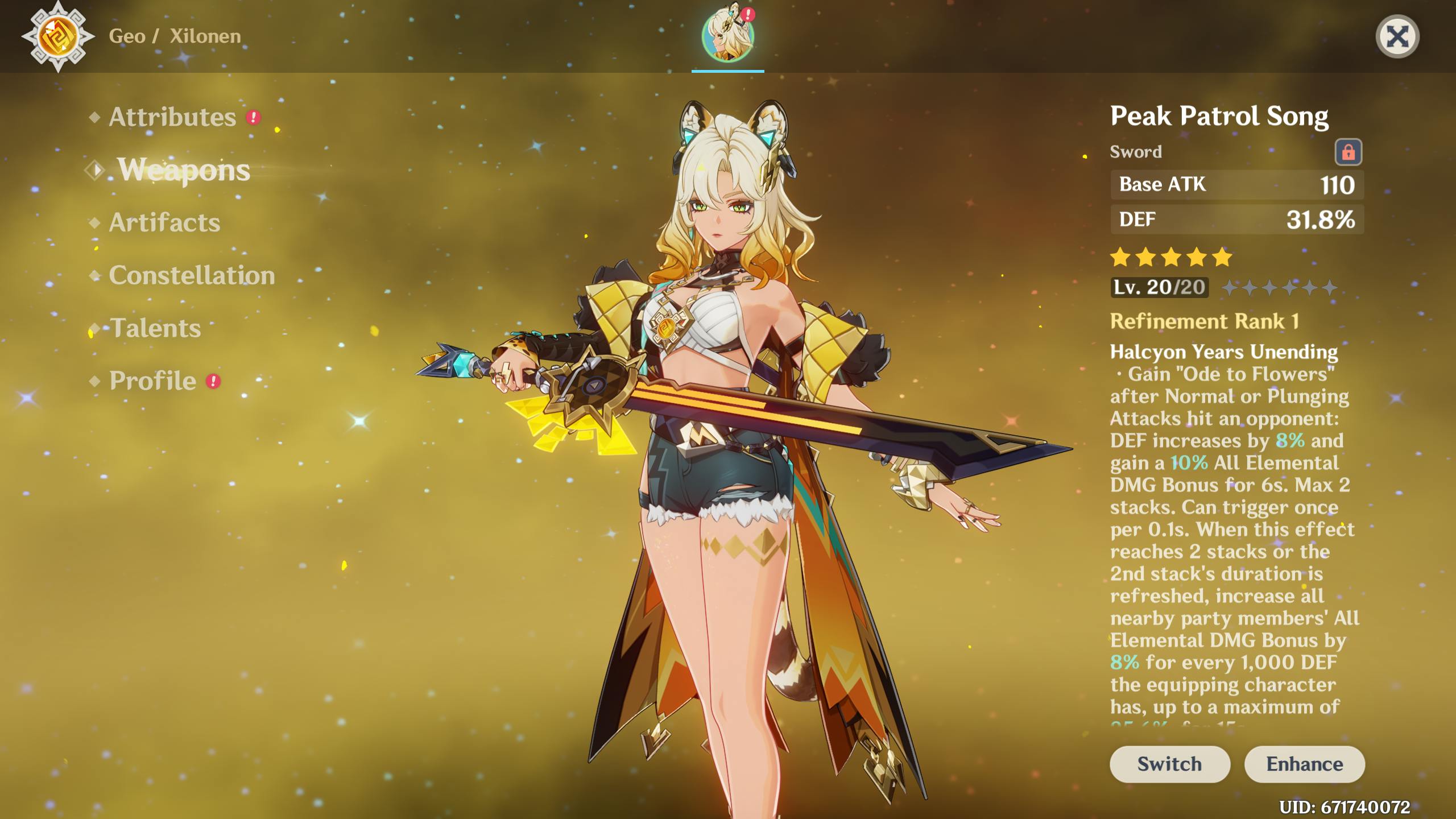Open the Talents section

tap(155, 328)
